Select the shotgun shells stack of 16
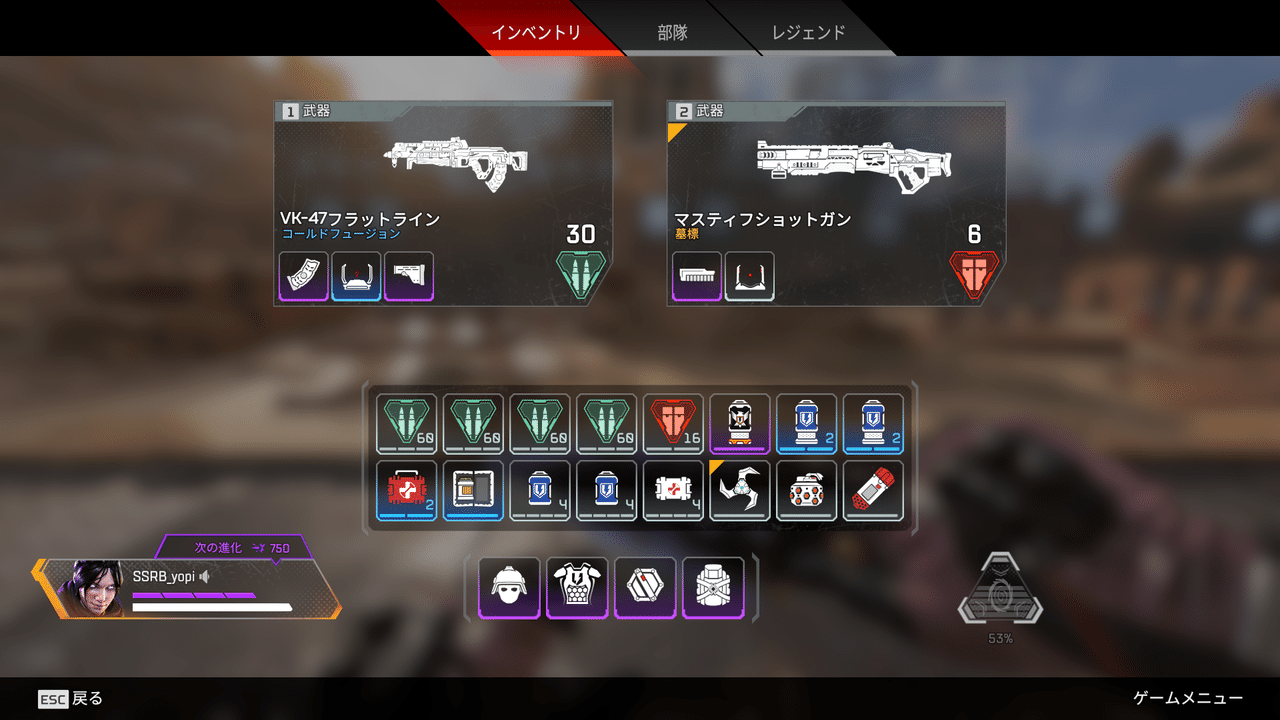 pos(673,423)
